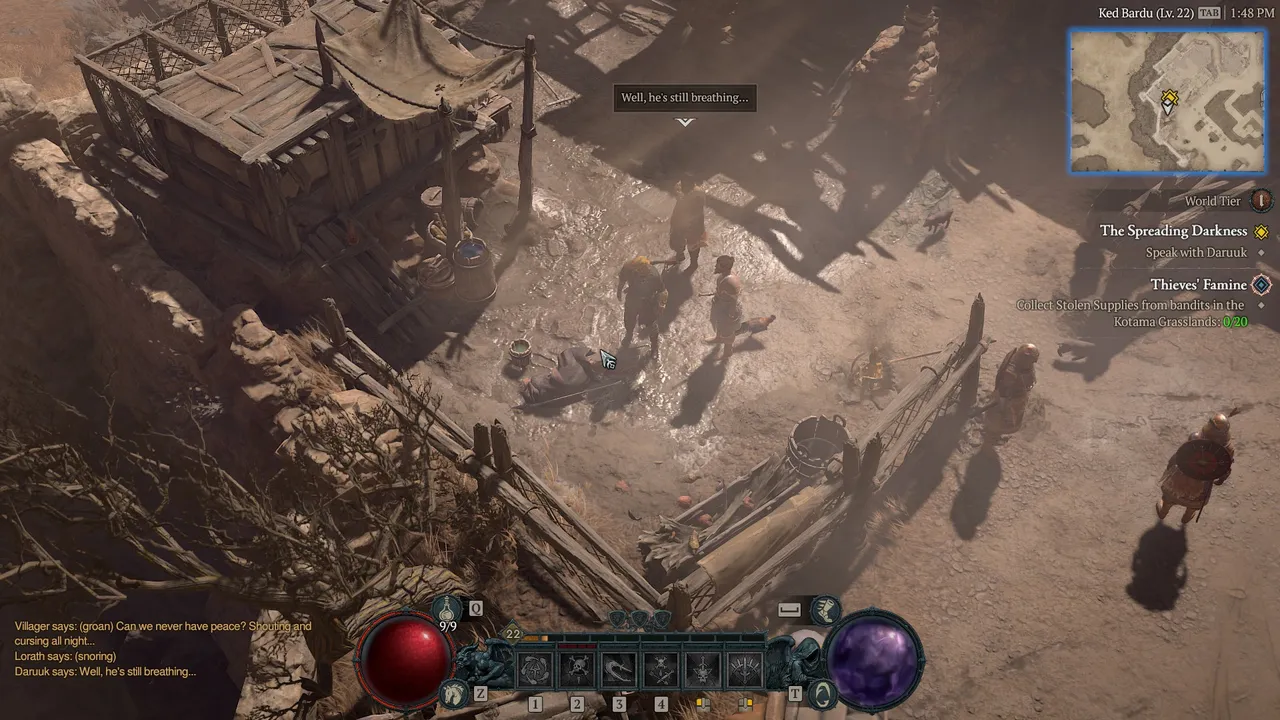The height and width of the screenshot is (720, 1280).
Task: Activate the scythe skill in slot 3
Action: (619, 669)
